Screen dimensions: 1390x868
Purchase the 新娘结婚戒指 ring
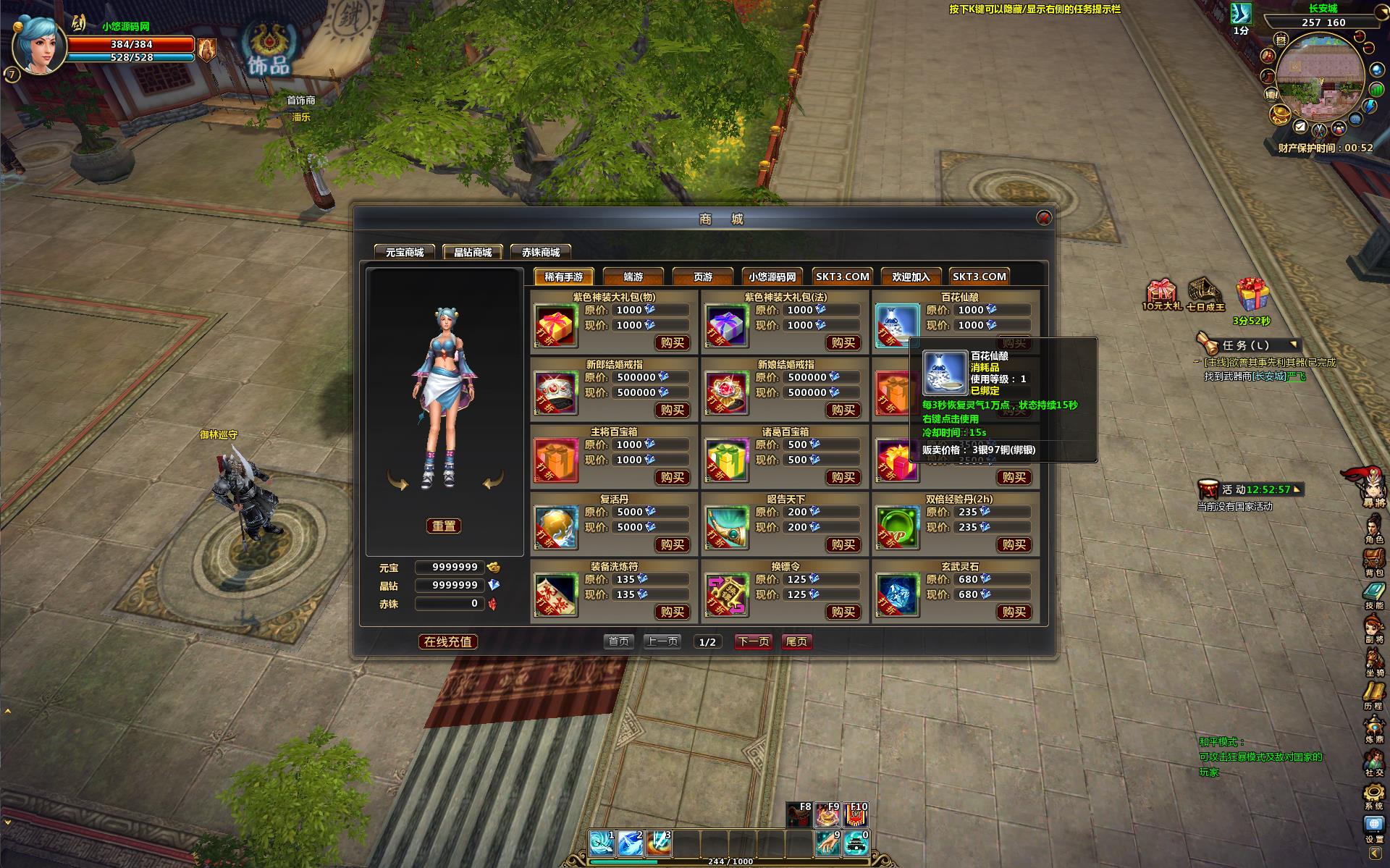(843, 410)
